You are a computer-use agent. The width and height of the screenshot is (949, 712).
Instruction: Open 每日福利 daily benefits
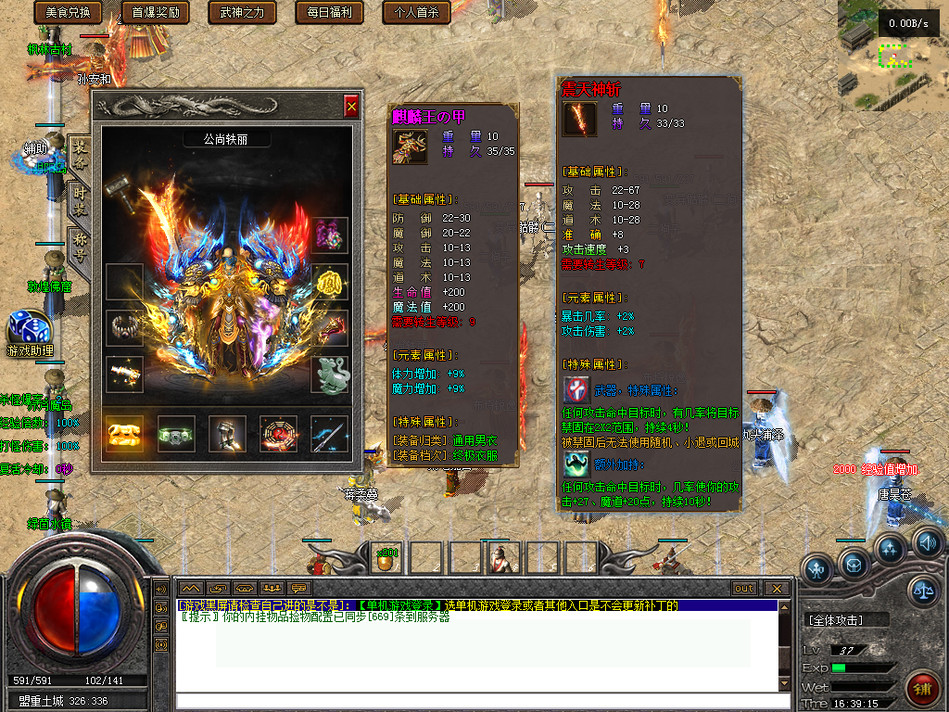[x=330, y=13]
